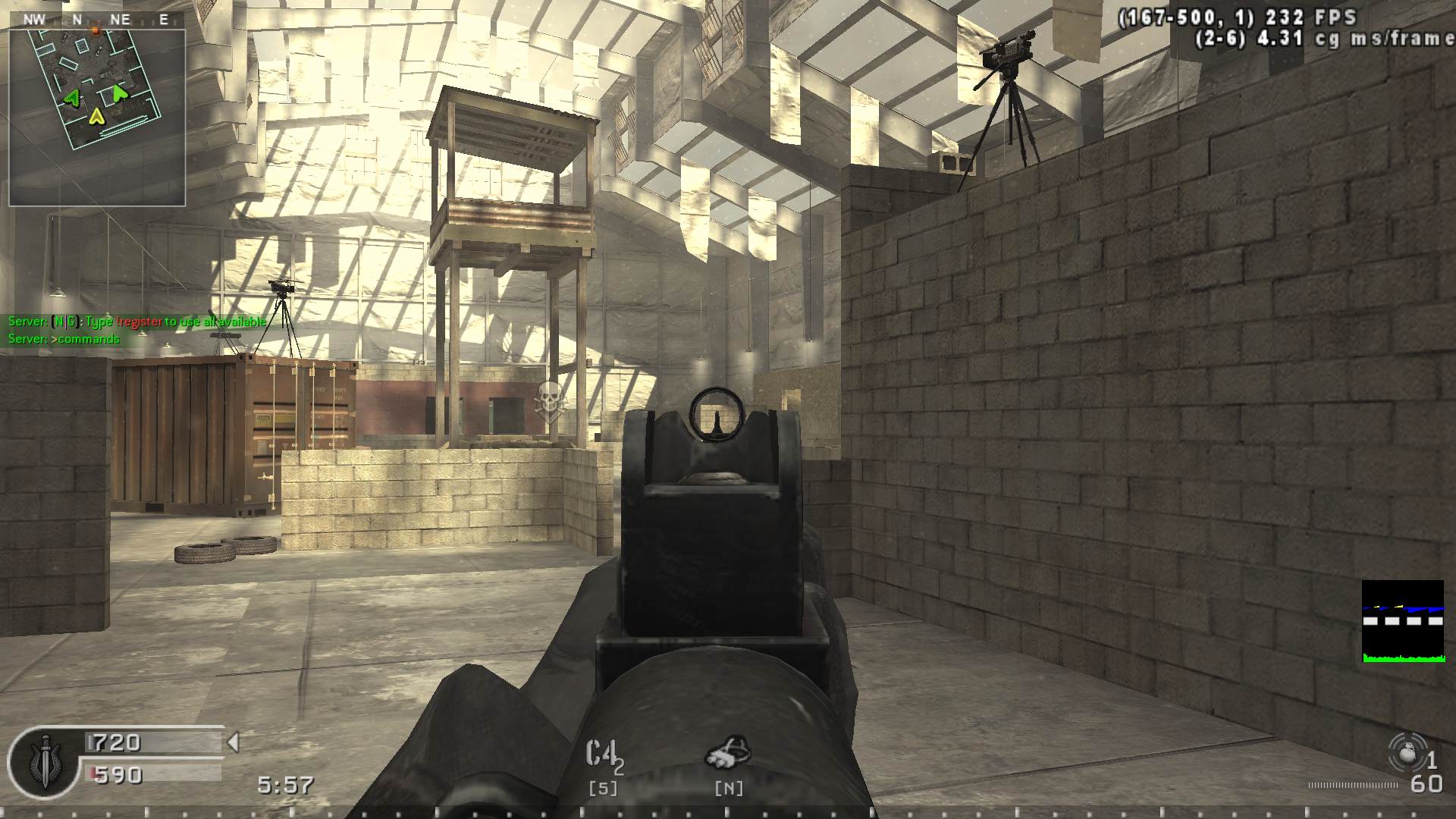Image resolution: width=1456 pixels, height=819 pixels.
Task: Select the NE heading on the compass bar
Action: (x=120, y=20)
